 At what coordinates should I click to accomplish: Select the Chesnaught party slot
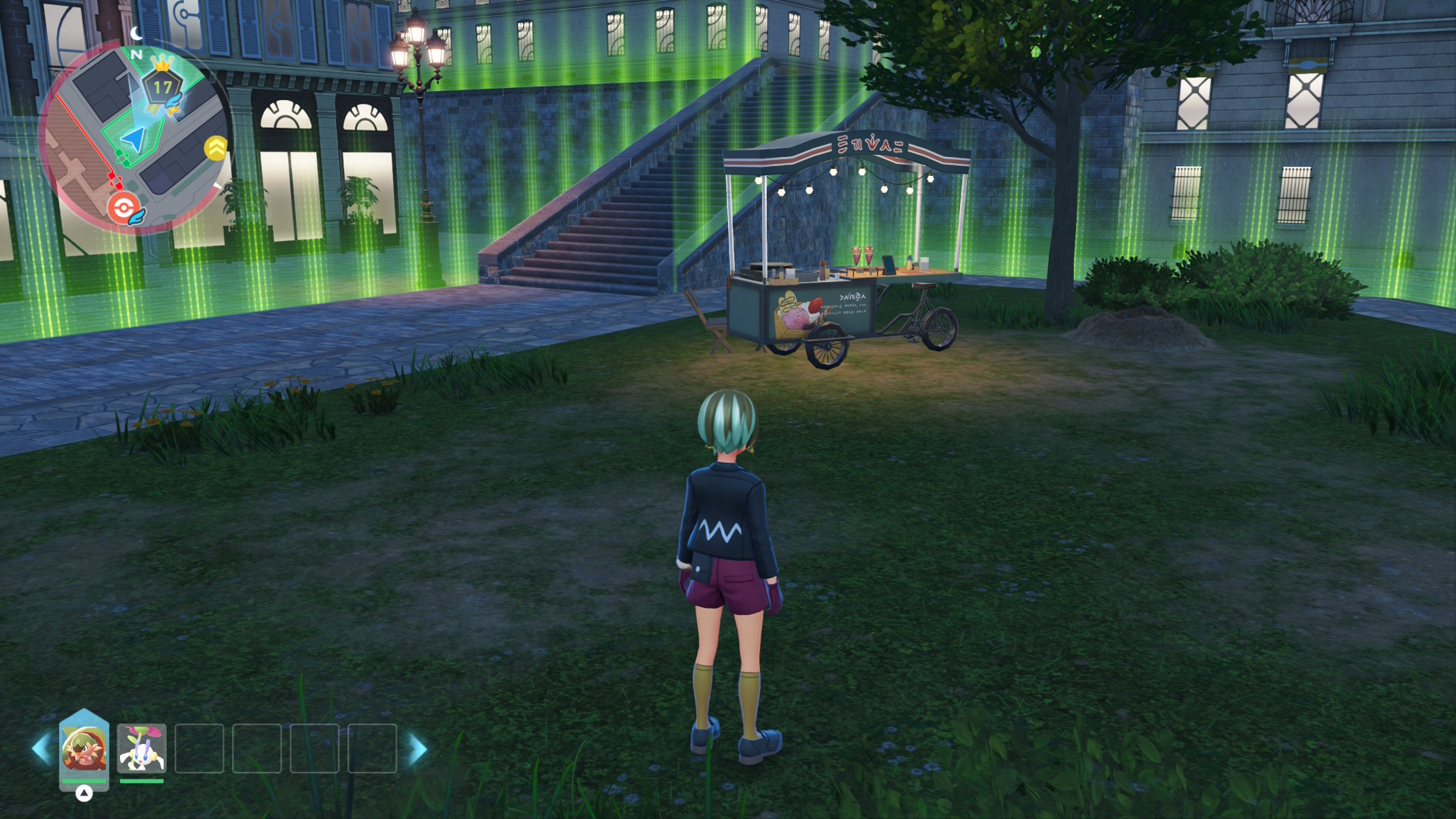[x=84, y=748]
